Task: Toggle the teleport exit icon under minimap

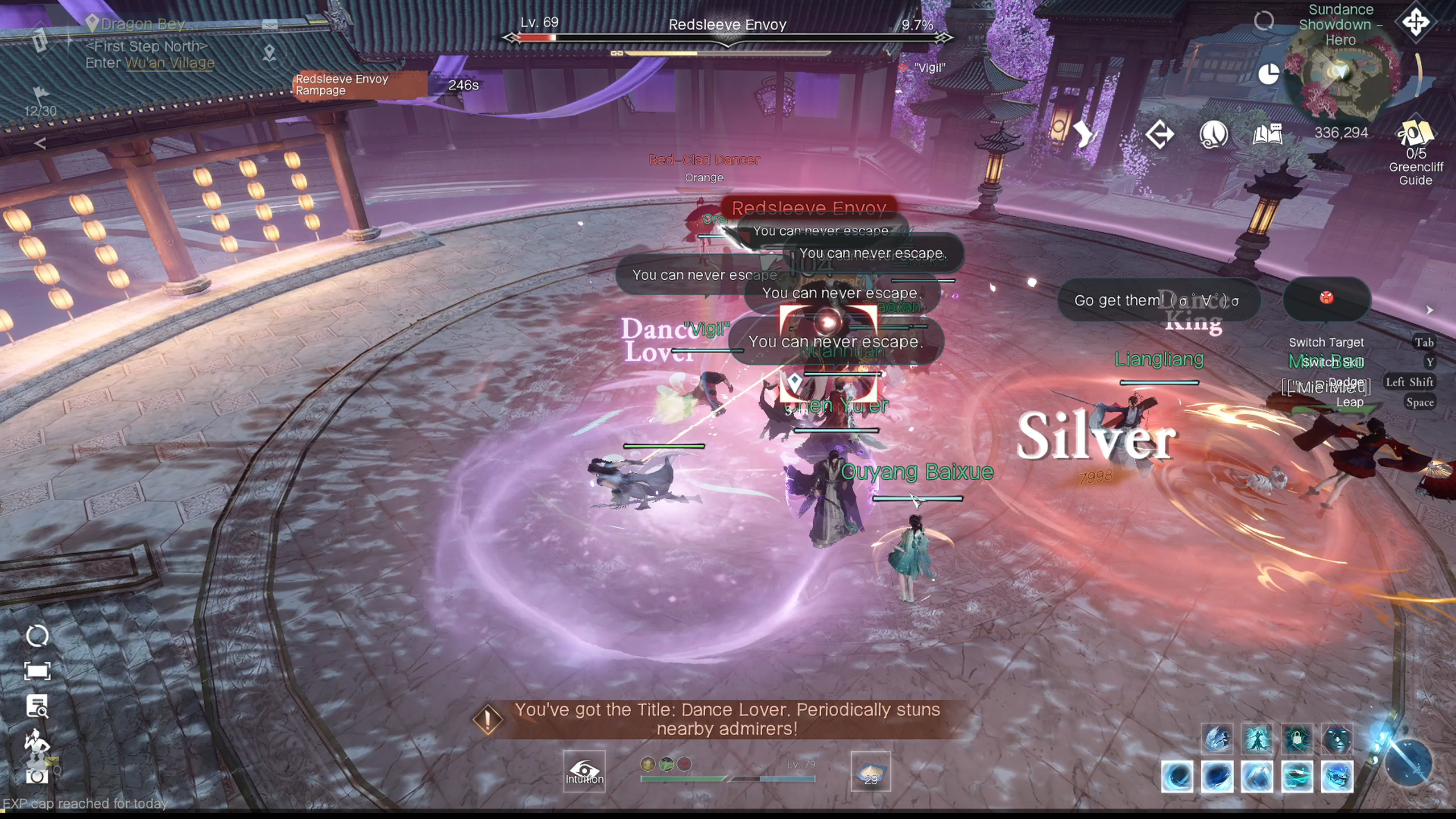Action: (1160, 133)
